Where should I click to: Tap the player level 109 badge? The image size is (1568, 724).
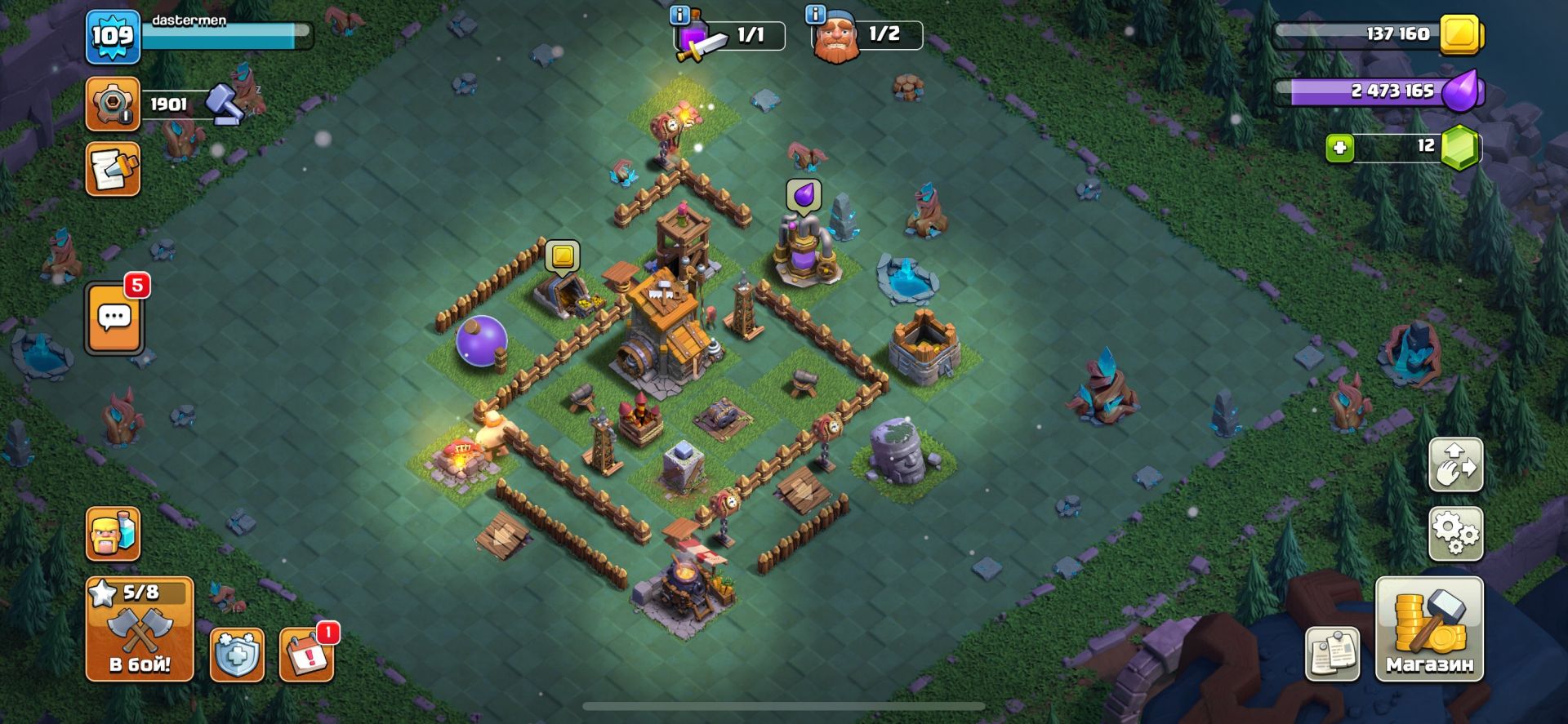[113, 37]
